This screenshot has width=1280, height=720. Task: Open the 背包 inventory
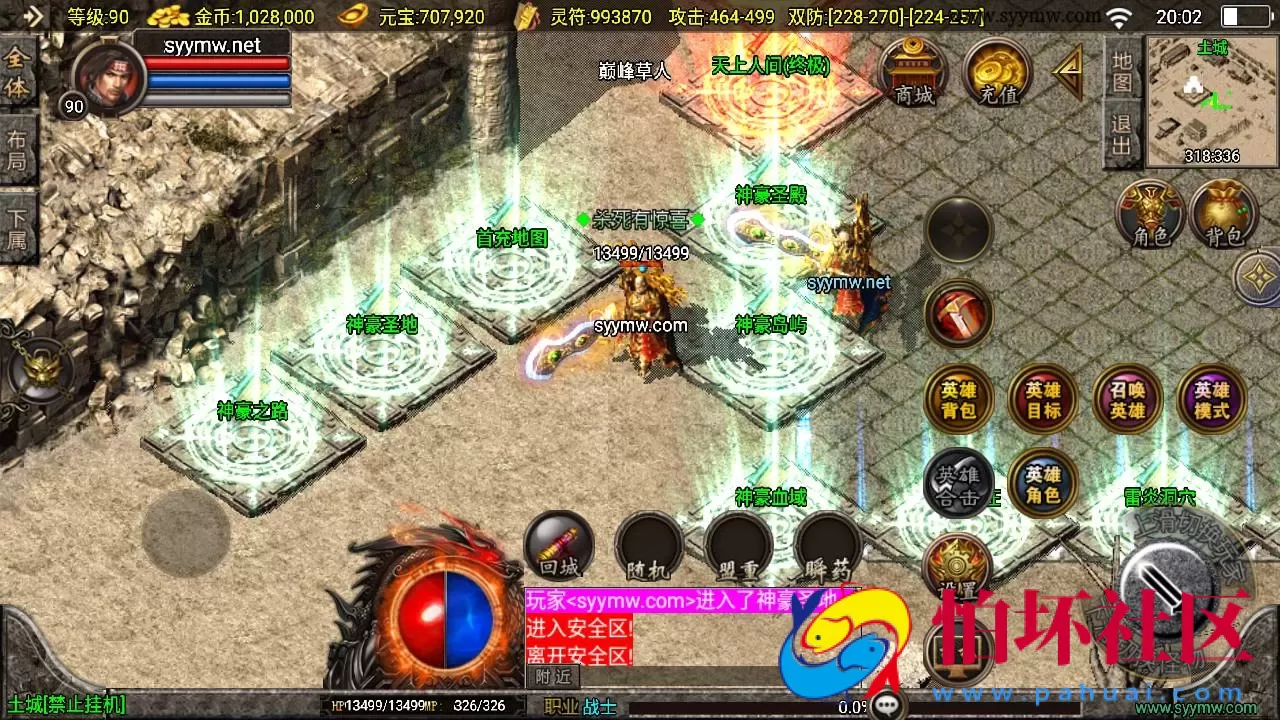pyautogui.click(x=1224, y=215)
